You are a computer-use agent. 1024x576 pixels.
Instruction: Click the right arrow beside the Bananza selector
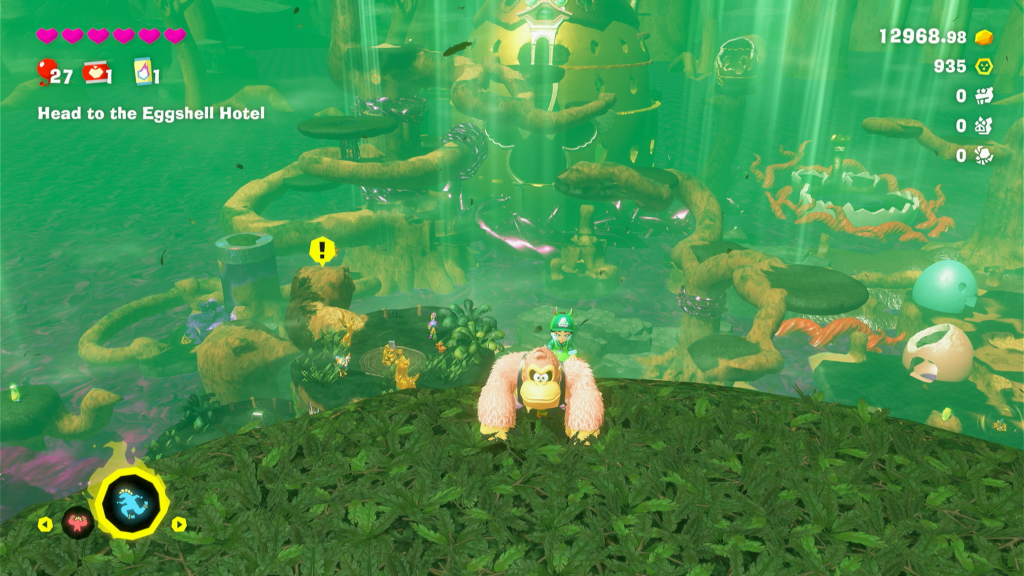(x=179, y=524)
